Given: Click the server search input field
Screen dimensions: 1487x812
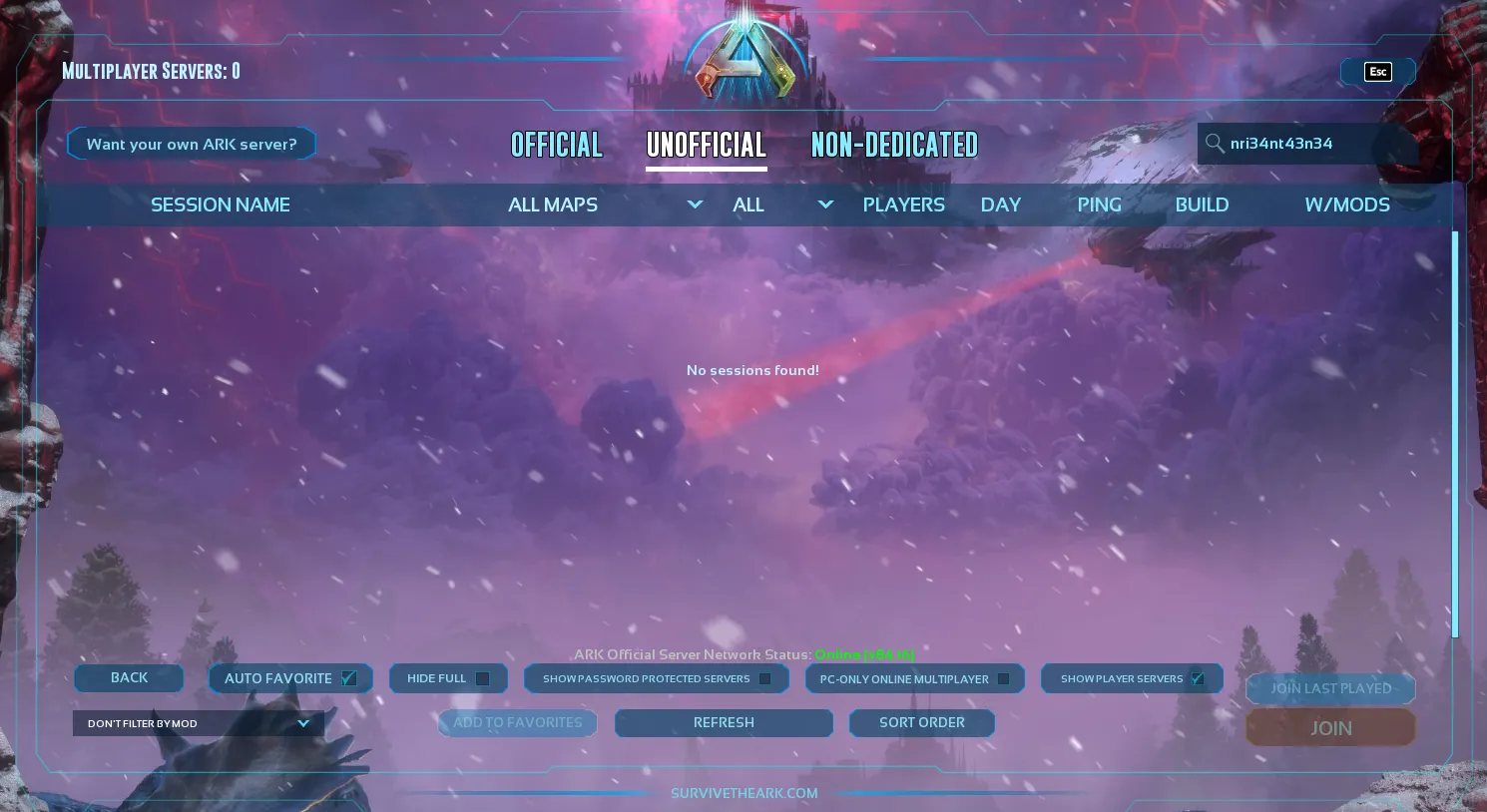Looking at the screenshot, I should [x=1297, y=144].
